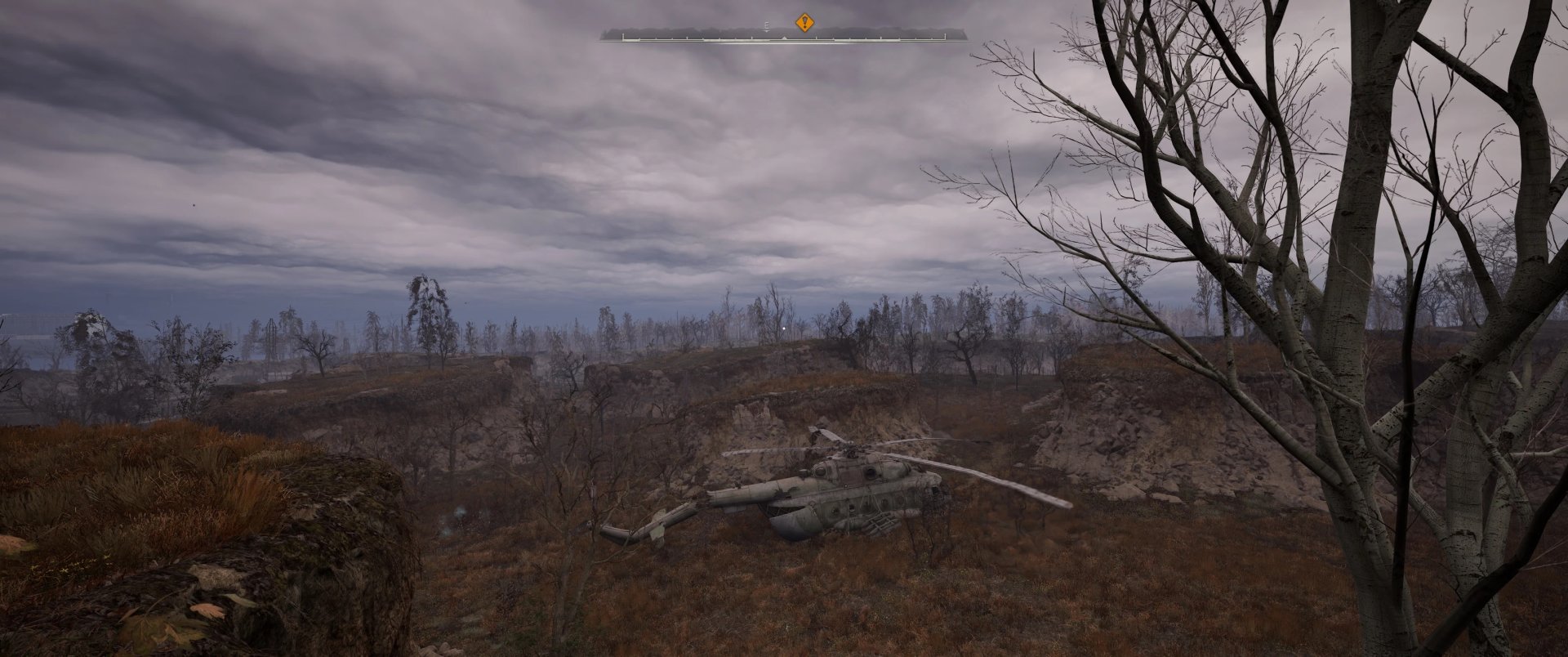Click the center notch on the compass bar
The height and width of the screenshot is (657, 1568).
click(x=784, y=38)
